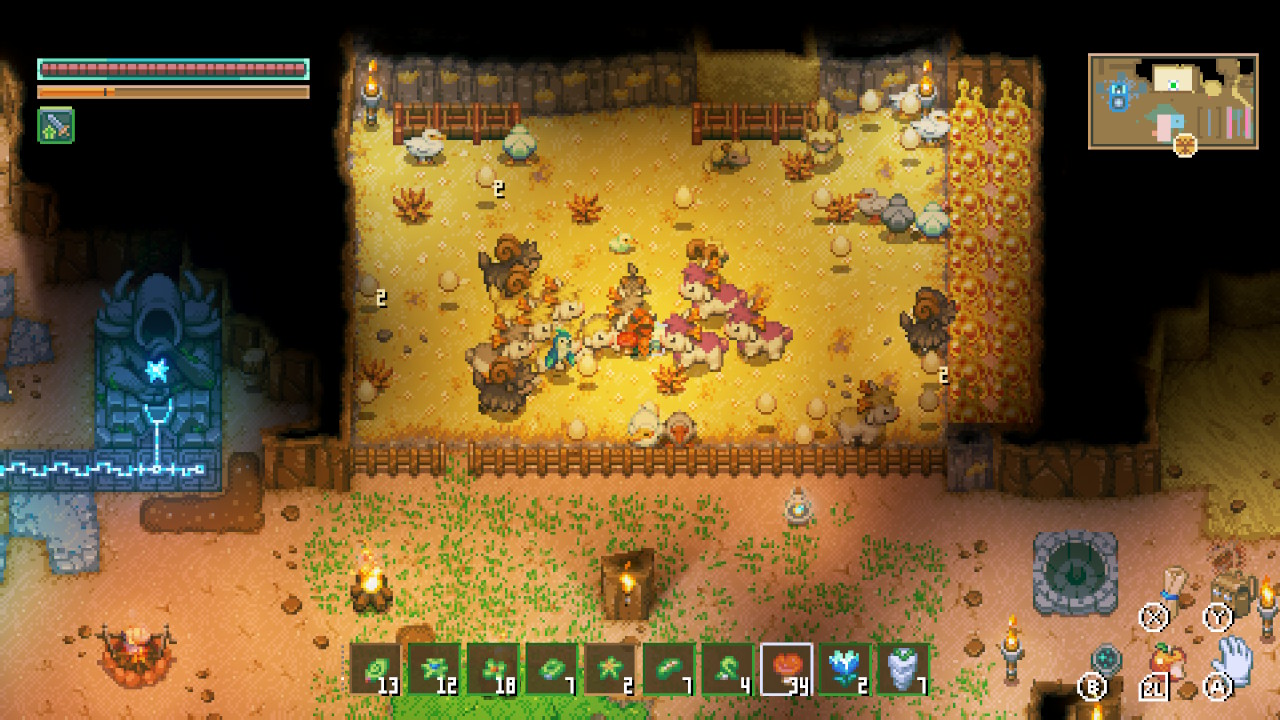Viewport: 1280px width, 720px height.
Task: Select the highlighted orange flower slot with 34
Action: tap(786, 669)
